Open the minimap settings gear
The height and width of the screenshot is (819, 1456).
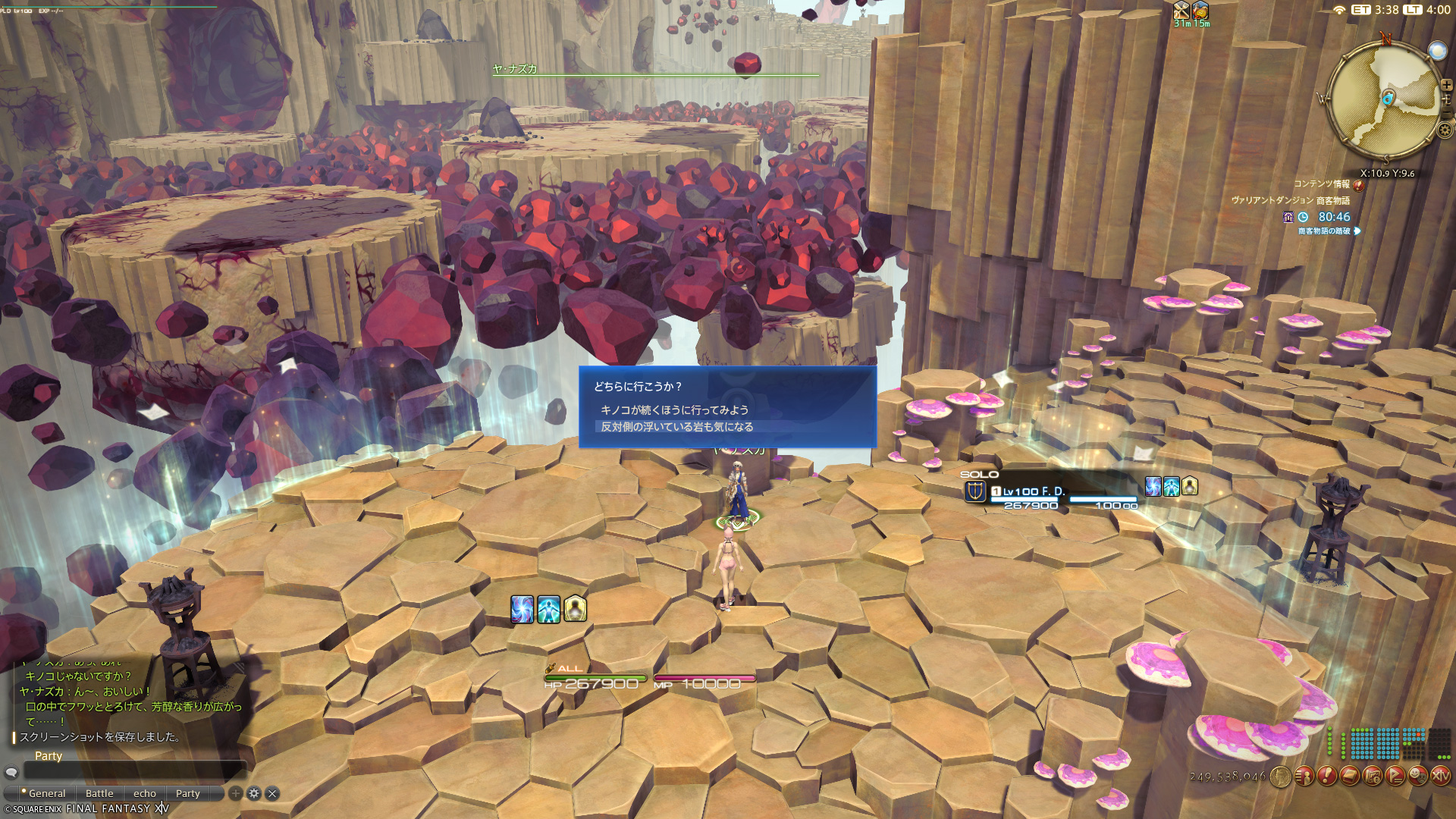(1445, 130)
